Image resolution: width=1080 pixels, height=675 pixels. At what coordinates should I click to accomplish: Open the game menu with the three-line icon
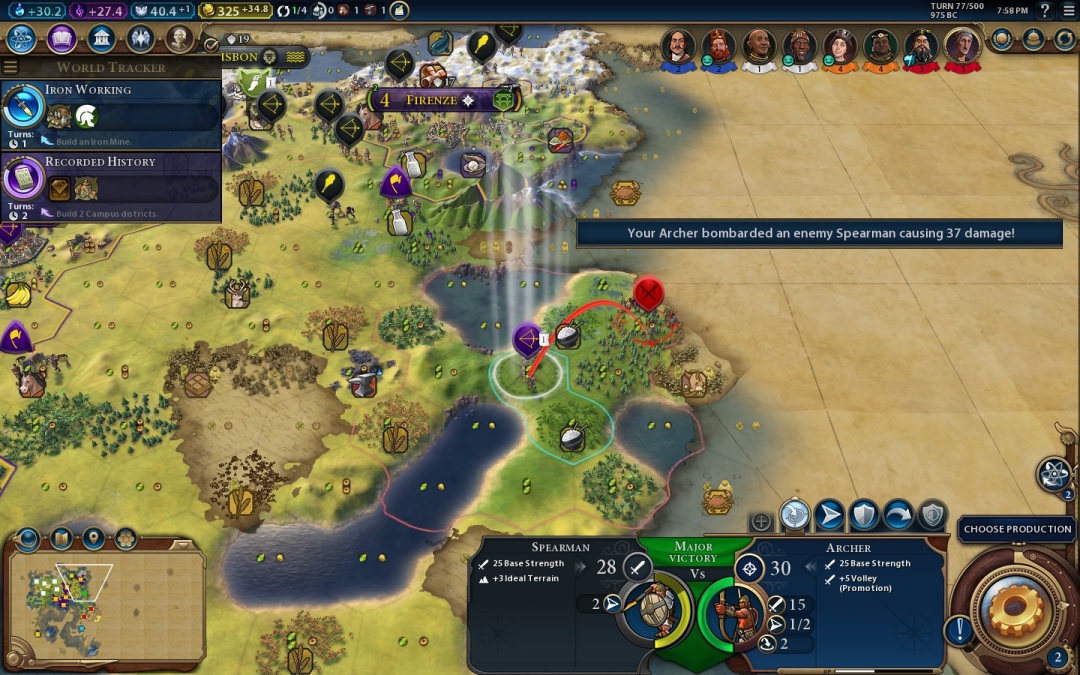(1068, 10)
